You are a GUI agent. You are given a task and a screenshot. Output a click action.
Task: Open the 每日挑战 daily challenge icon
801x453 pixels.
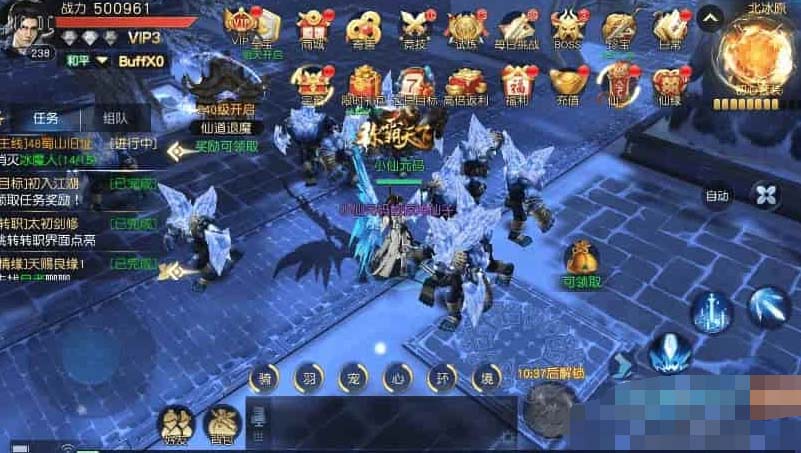(x=514, y=26)
